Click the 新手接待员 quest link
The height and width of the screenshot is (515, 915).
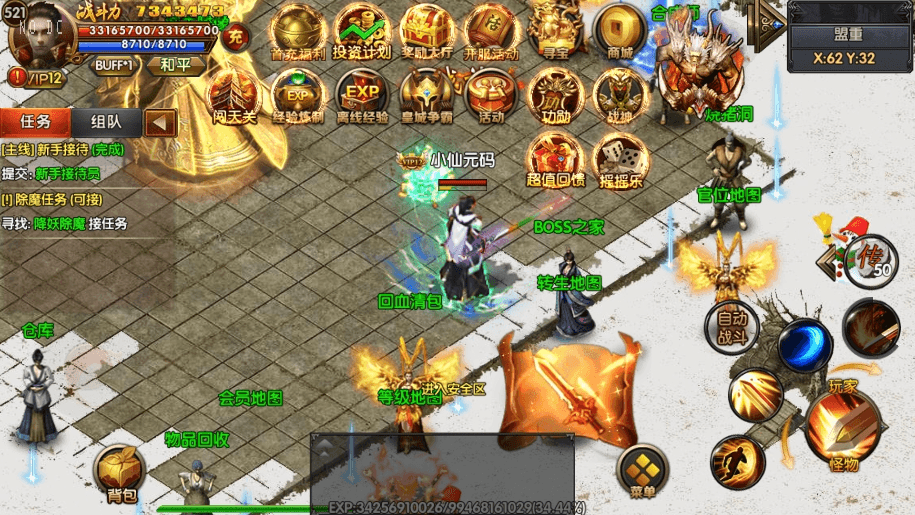68,173
